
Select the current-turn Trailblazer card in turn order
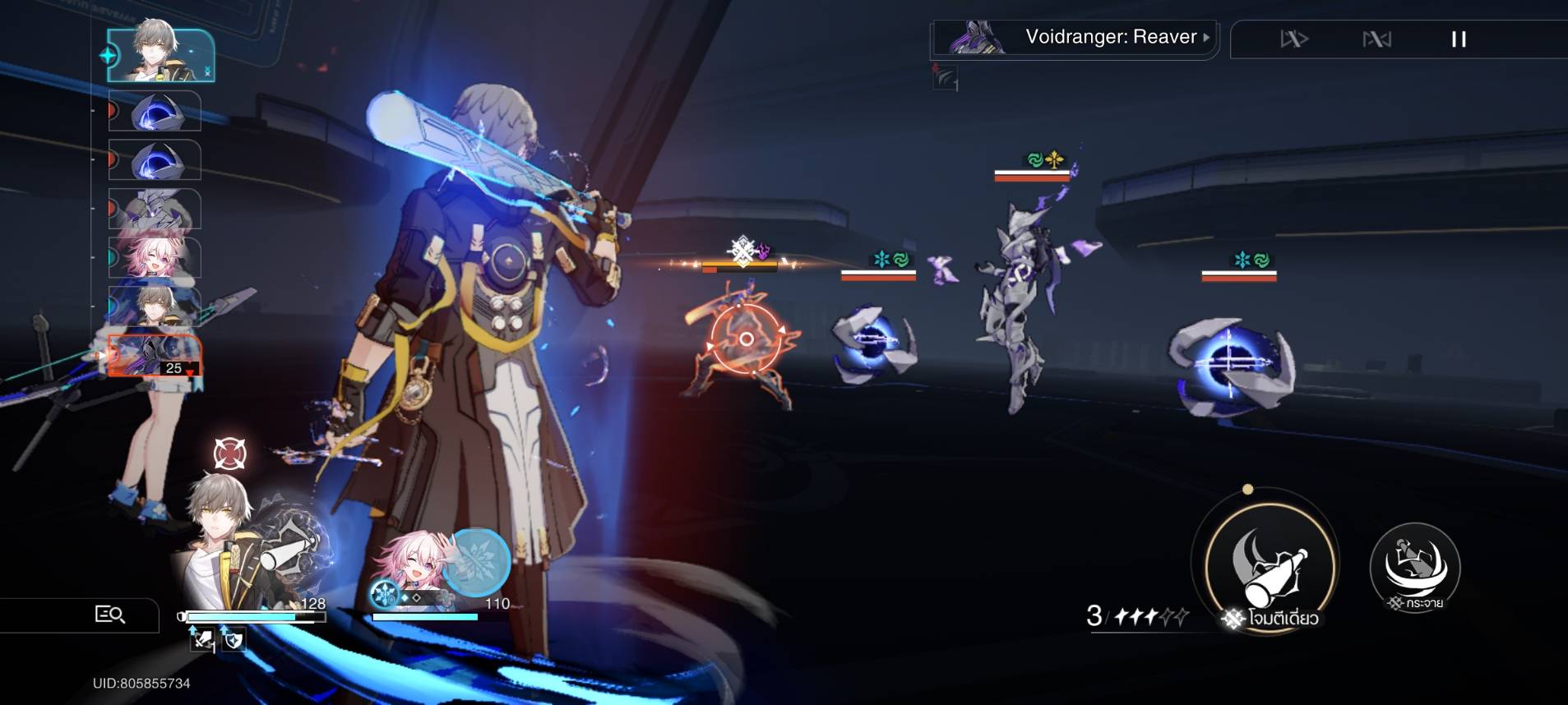click(x=161, y=56)
